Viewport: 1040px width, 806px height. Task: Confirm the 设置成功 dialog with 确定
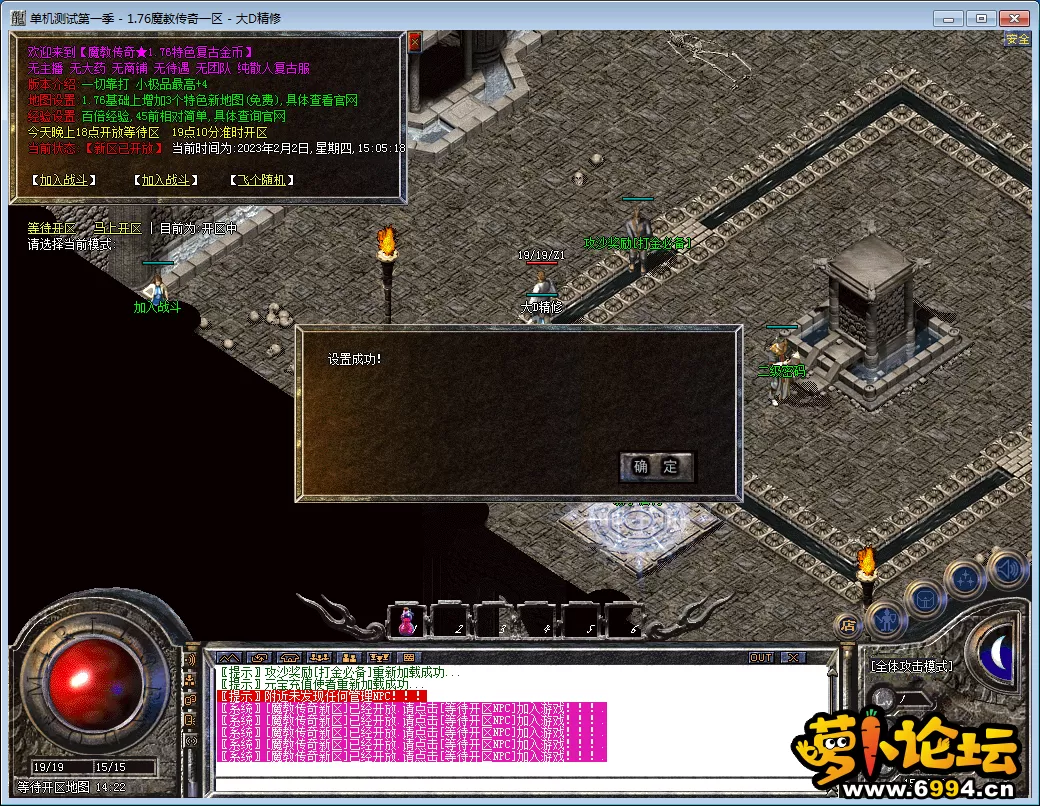tap(656, 466)
